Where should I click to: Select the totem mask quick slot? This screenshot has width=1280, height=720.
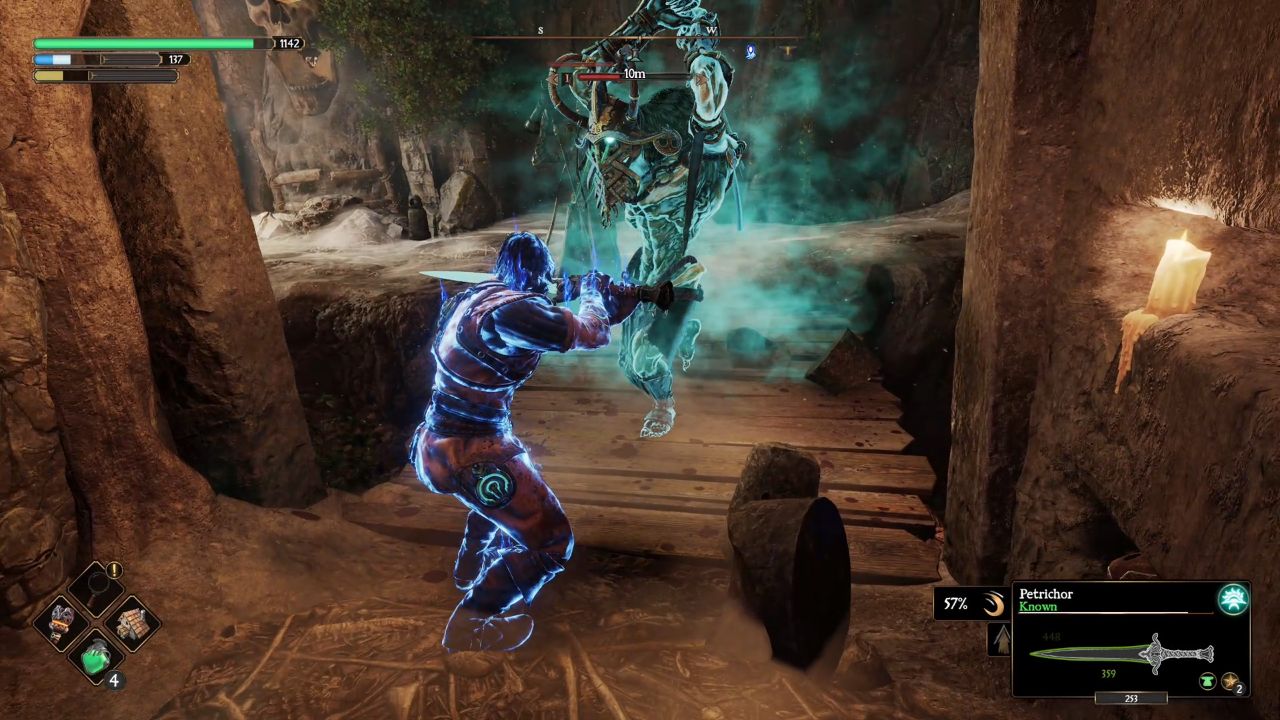(59, 622)
